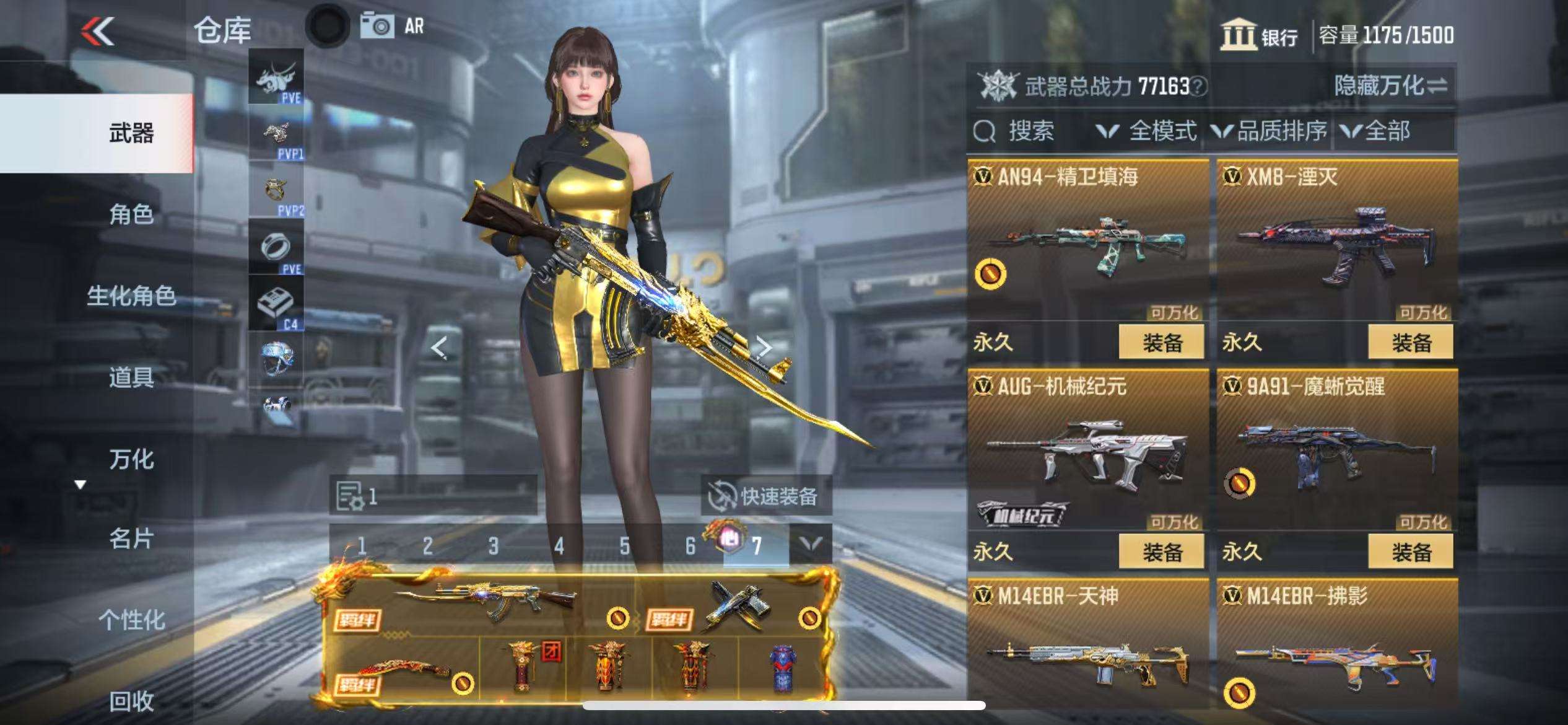Screen dimensions: 1568x725
Task: Open the 银行 bank
Action: [1260, 35]
